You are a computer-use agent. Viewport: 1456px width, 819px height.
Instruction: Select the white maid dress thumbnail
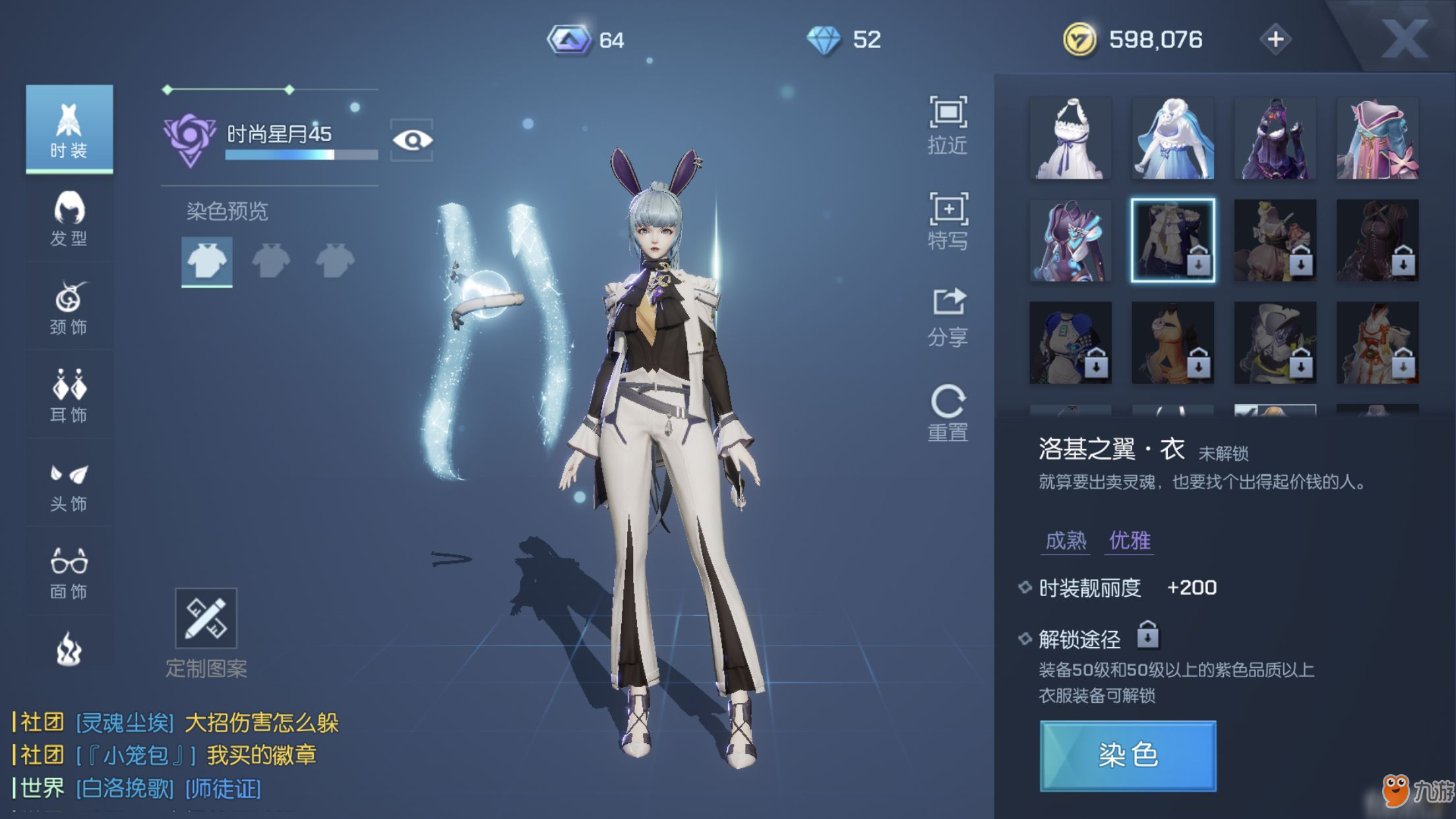click(x=1070, y=138)
